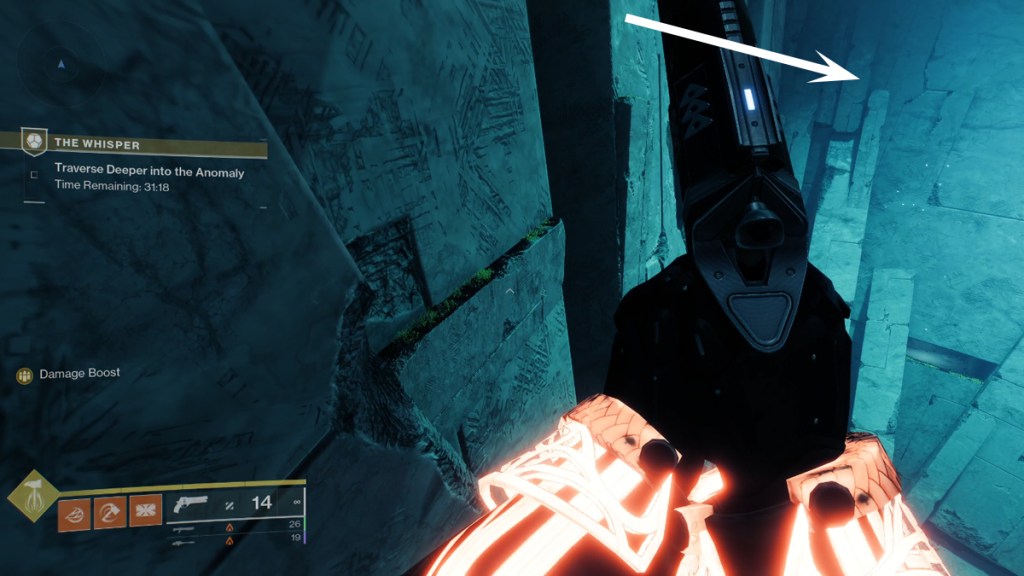1024x576 pixels.
Task: Choose the third stowed weapon icon
Action: 181,541
